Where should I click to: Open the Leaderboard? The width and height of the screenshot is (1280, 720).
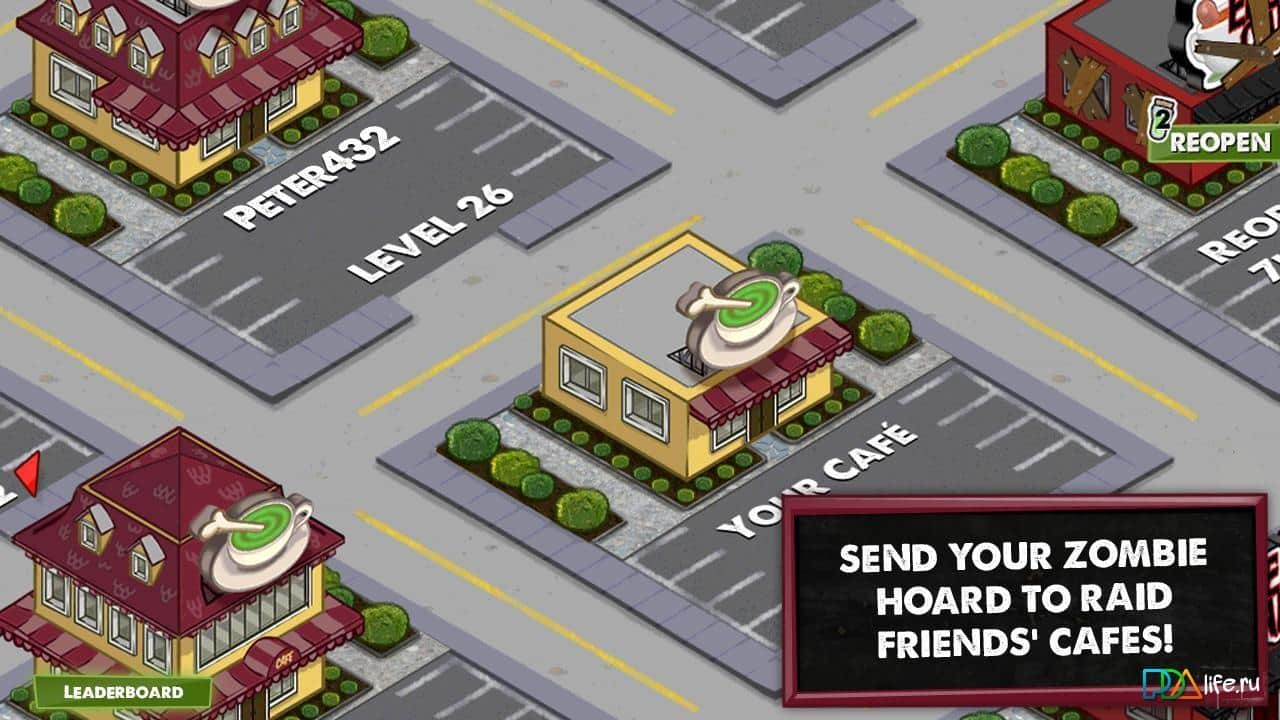click(x=122, y=692)
